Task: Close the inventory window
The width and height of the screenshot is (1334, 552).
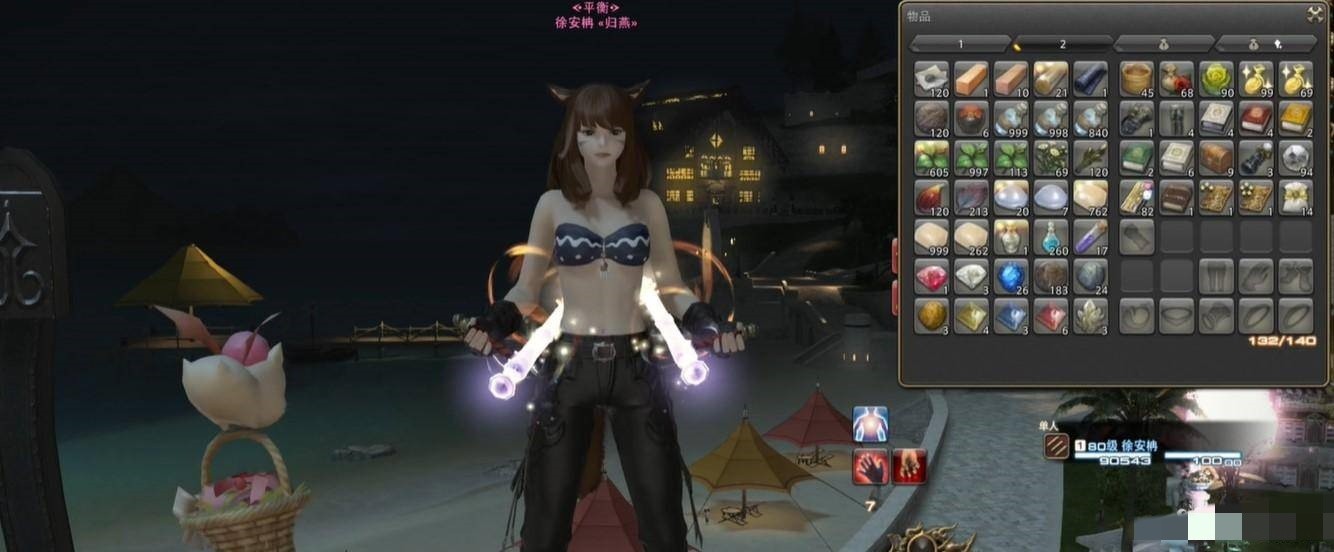Action: (x=1314, y=14)
